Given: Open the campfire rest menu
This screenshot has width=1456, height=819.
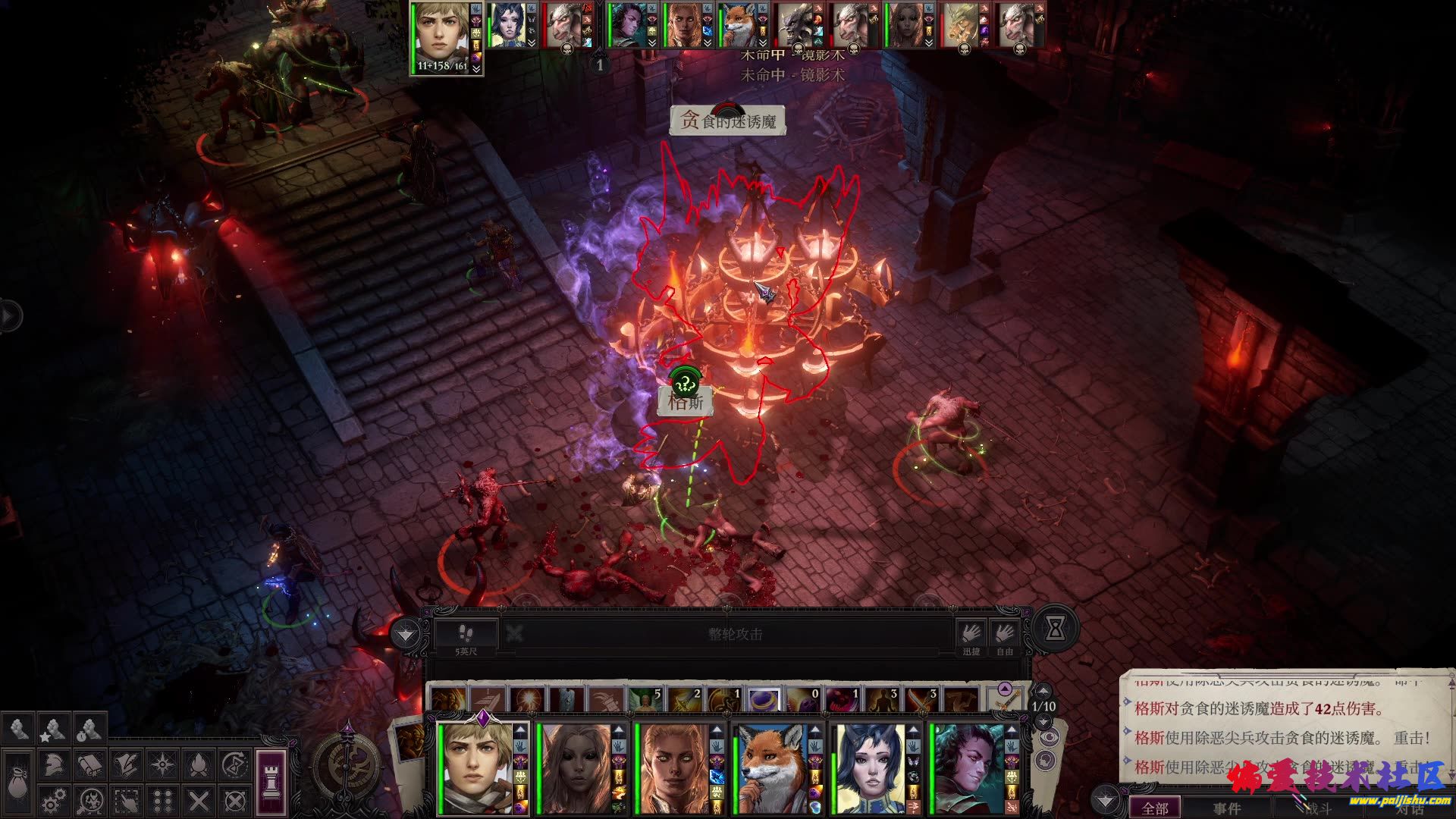Looking at the screenshot, I should coord(199,764).
